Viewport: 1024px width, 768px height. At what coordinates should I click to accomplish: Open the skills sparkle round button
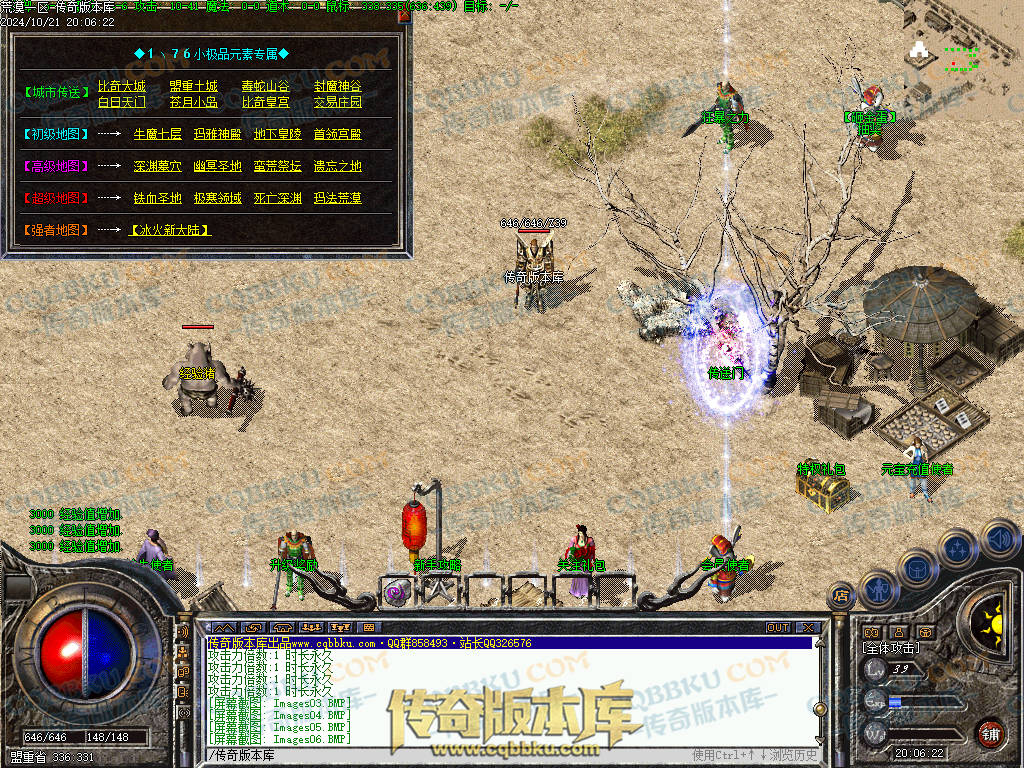coord(957,548)
